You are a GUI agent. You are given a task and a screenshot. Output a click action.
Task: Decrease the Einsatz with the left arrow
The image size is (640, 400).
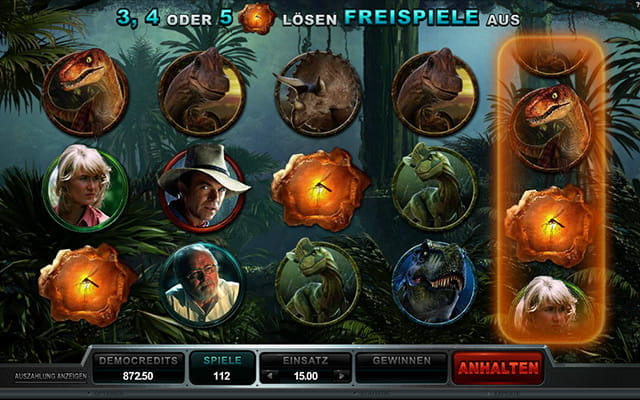pyautogui.click(x=269, y=376)
